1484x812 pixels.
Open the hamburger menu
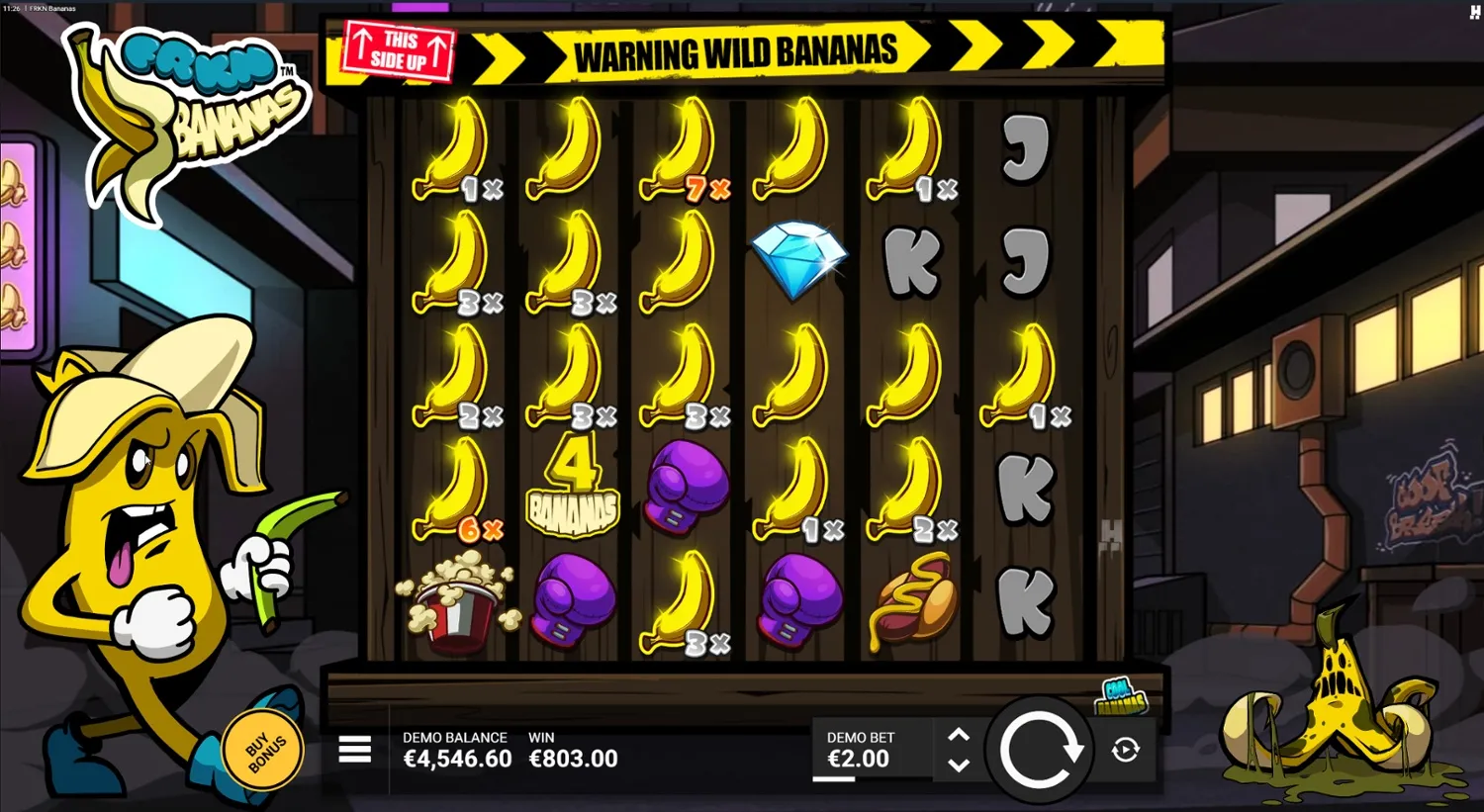tap(353, 750)
